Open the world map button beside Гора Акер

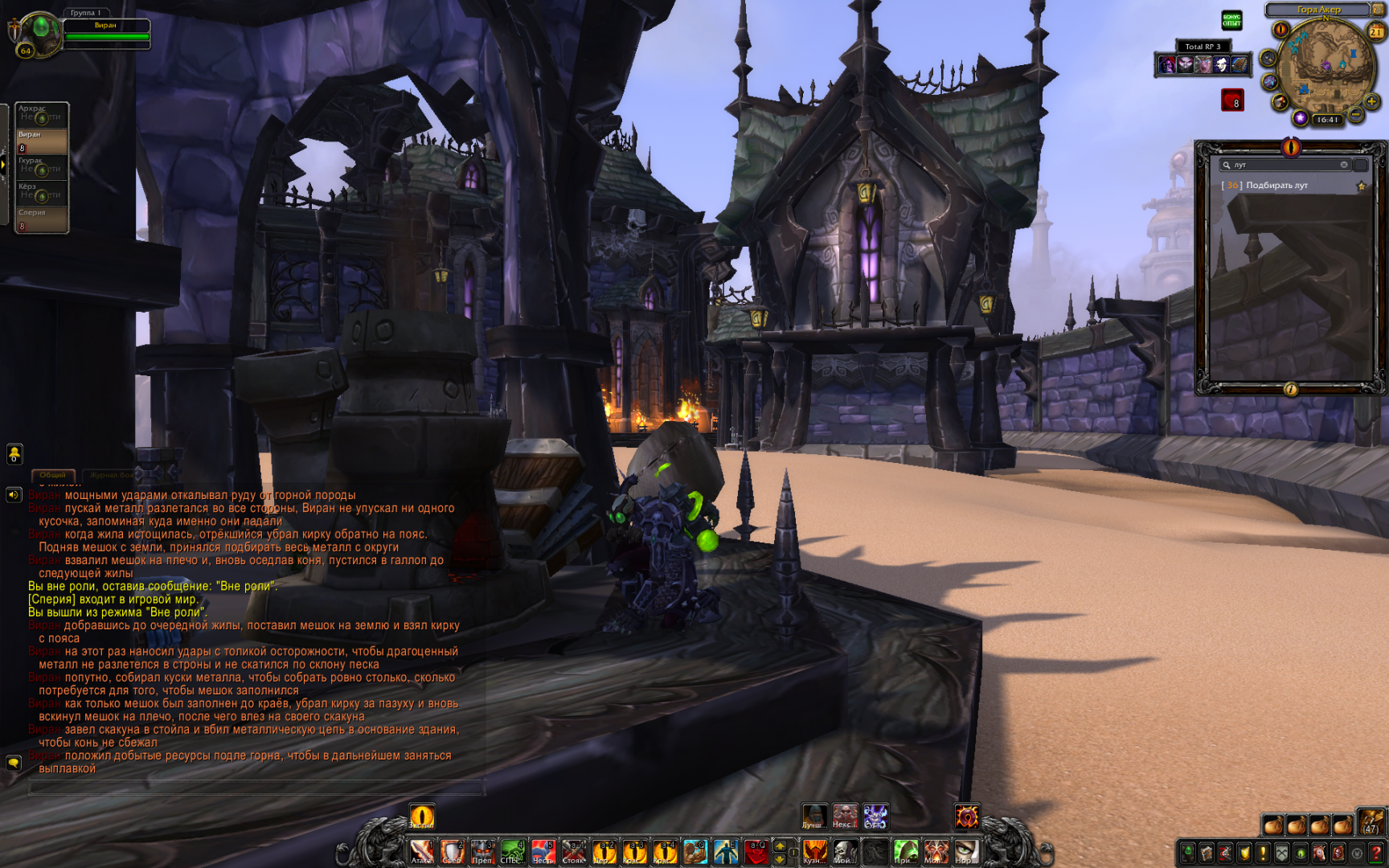pyautogui.click(x=1377, y=10)
